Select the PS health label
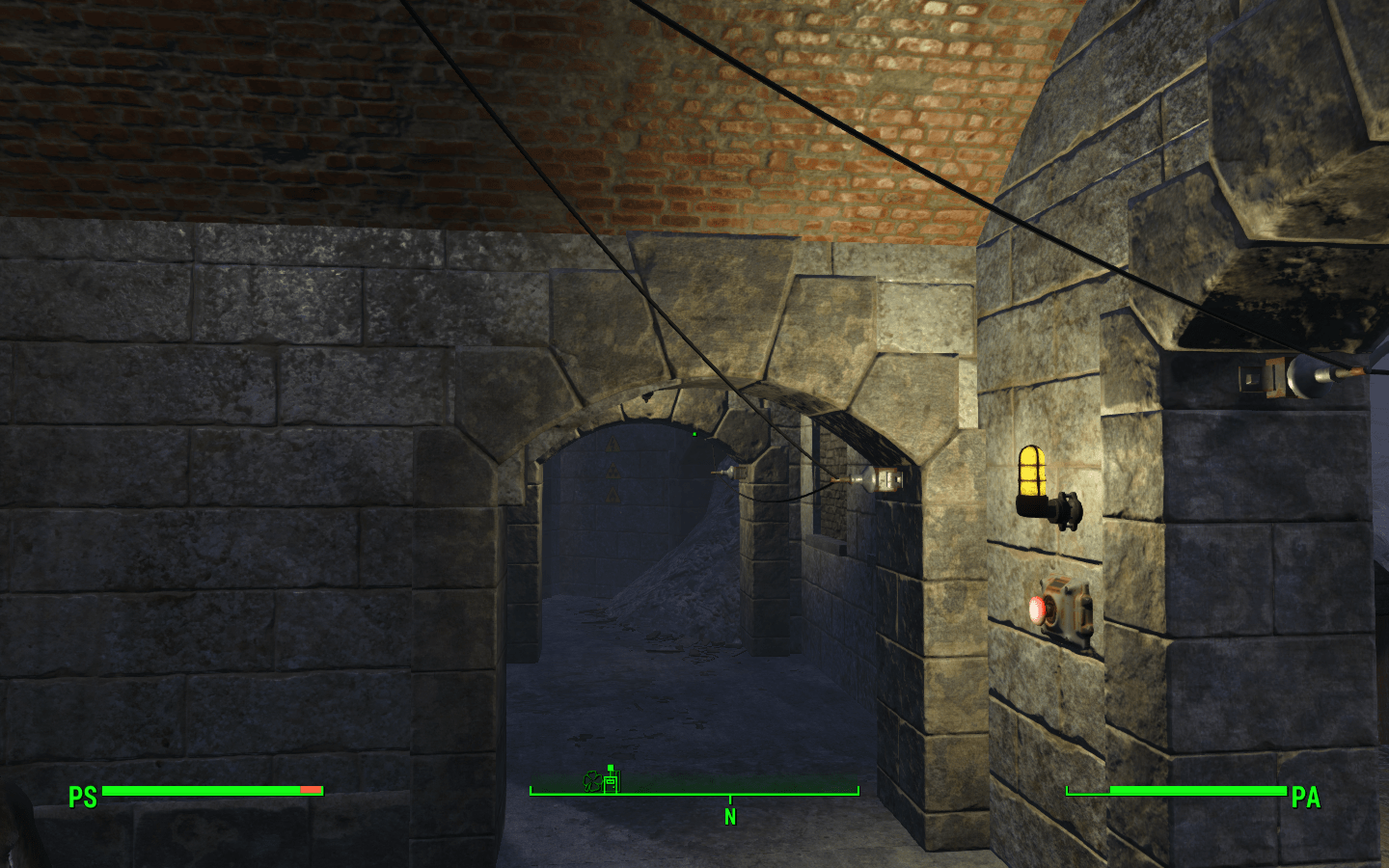 82,799
